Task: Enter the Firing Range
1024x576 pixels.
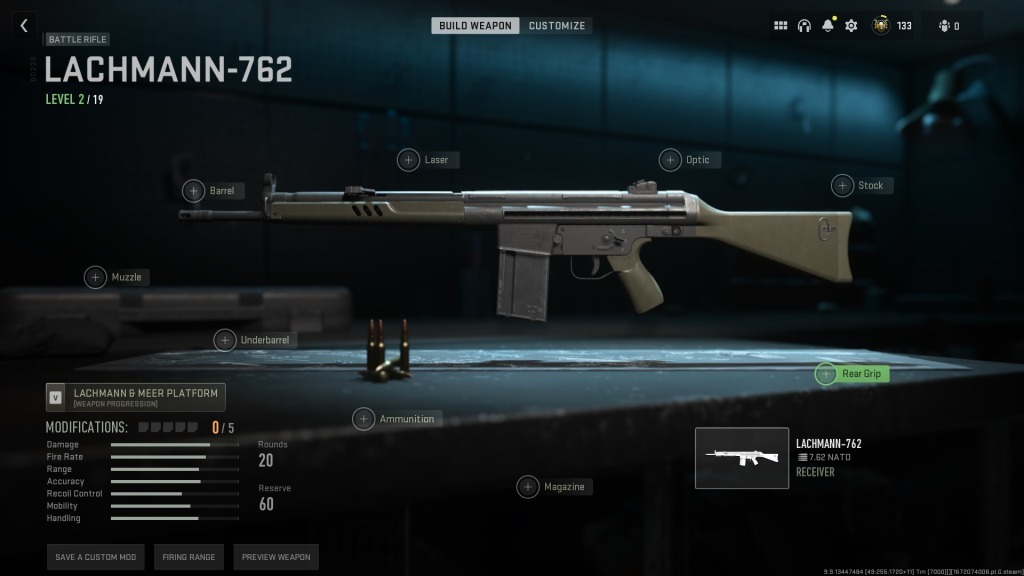Action: click(x=188, y=557)
